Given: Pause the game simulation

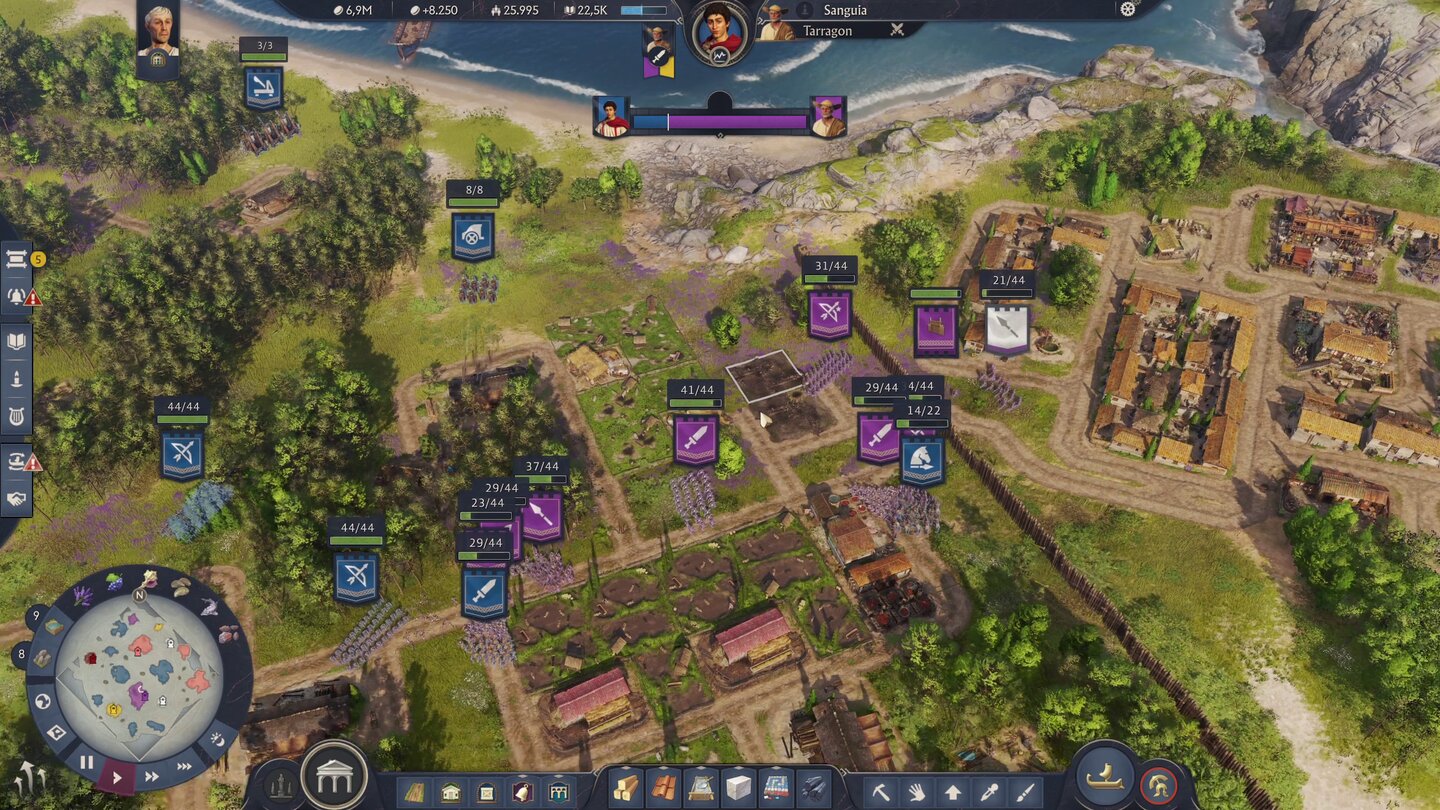Looking at the screenshot, I should click(86, 763).
